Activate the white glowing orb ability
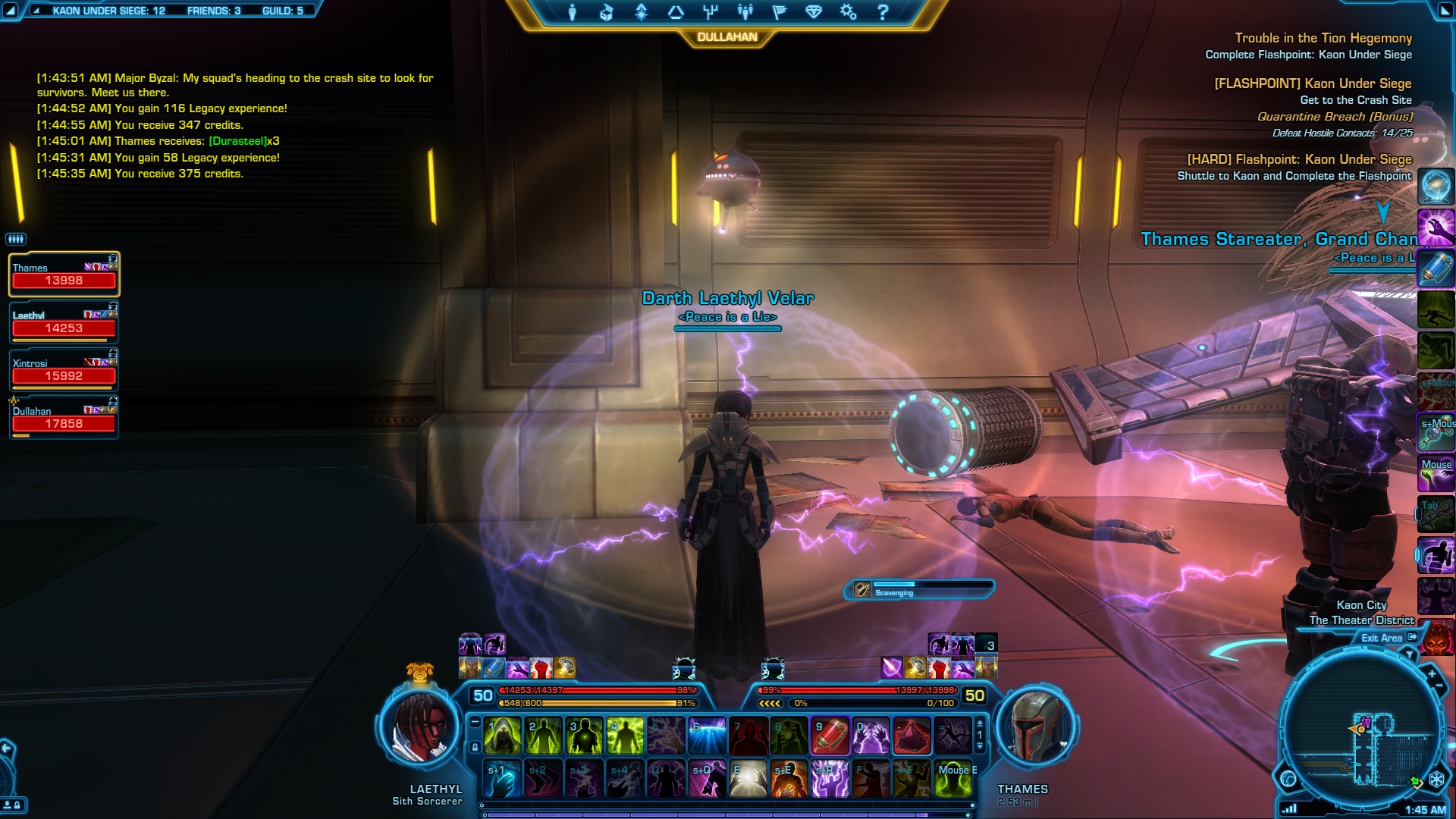 tap(748, 779)
